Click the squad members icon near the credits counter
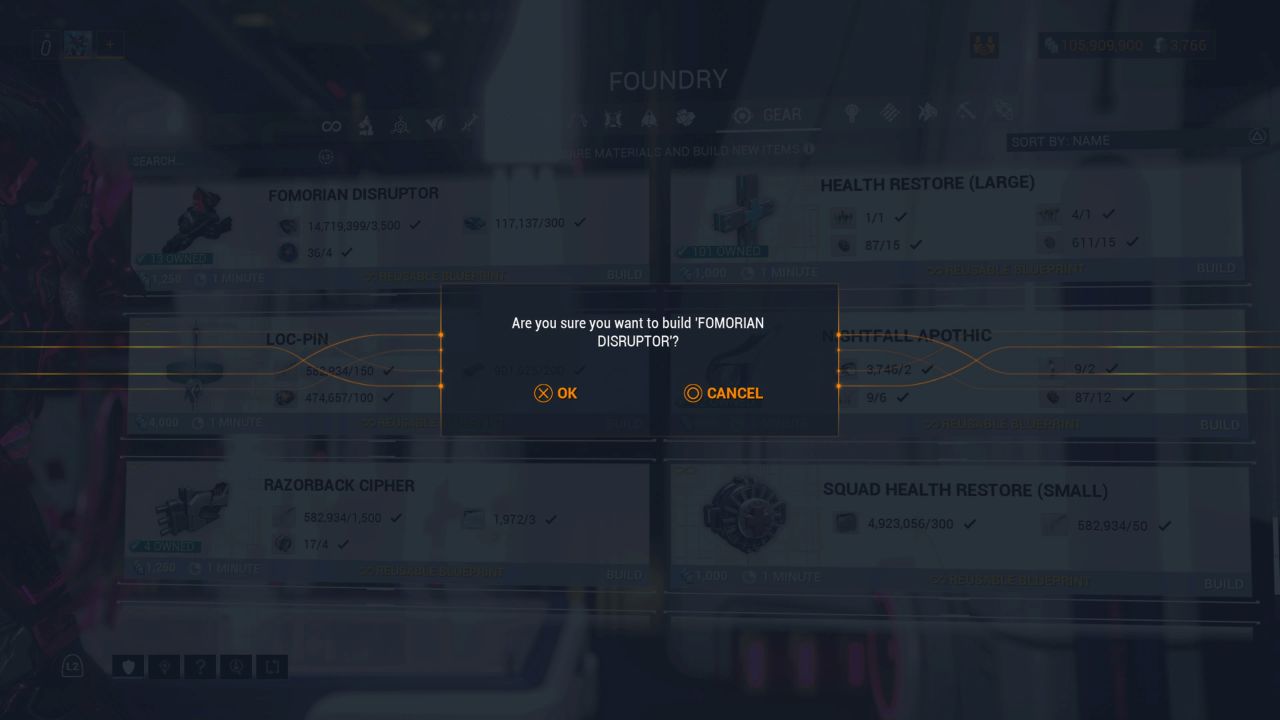This screenshot has height=720, width=1280. click(x=984, y=45)
